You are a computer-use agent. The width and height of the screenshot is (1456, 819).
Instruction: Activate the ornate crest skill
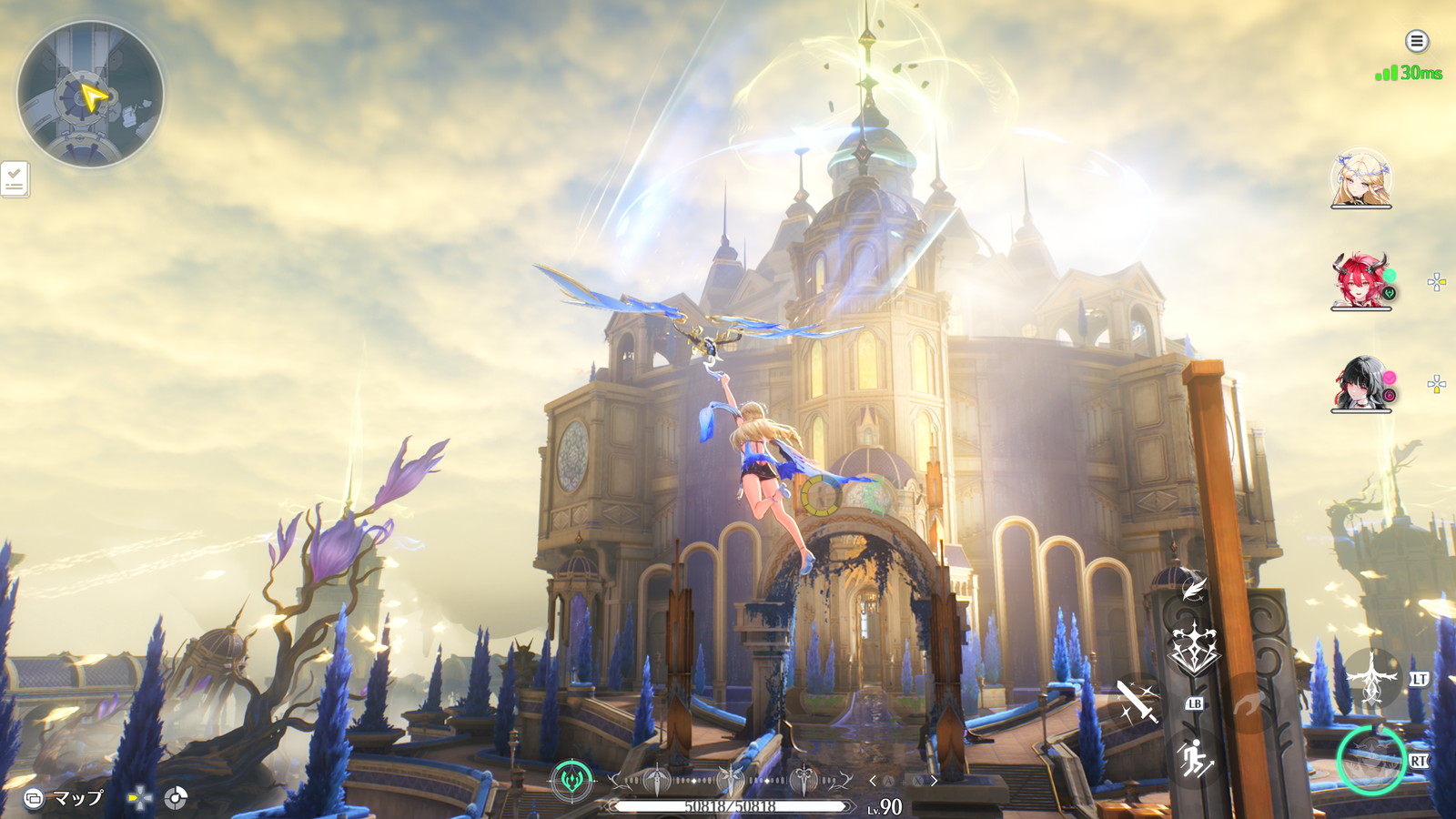click(x=1193, y=650)
